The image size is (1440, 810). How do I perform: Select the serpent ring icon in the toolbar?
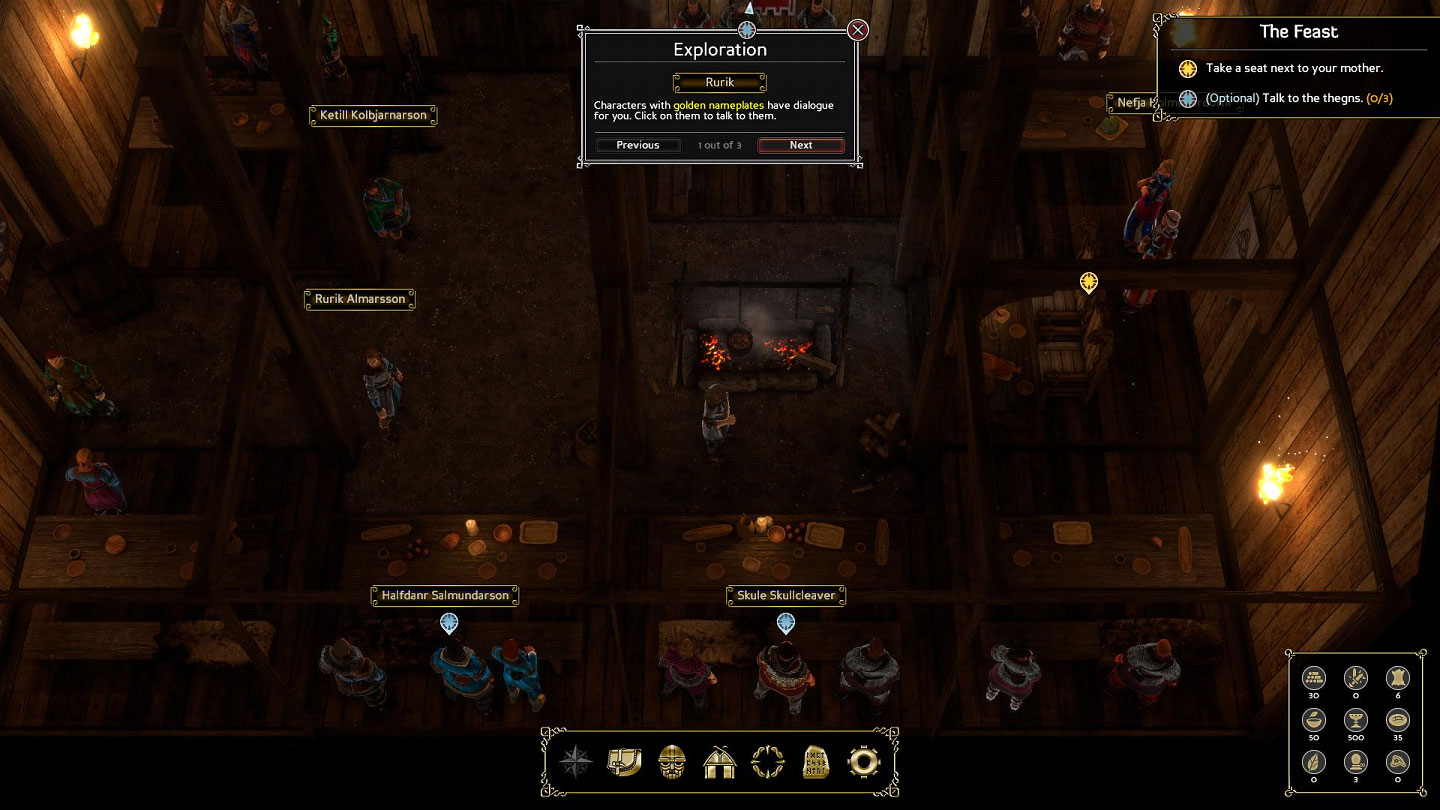pyautogui.click(x=768, y=763)
